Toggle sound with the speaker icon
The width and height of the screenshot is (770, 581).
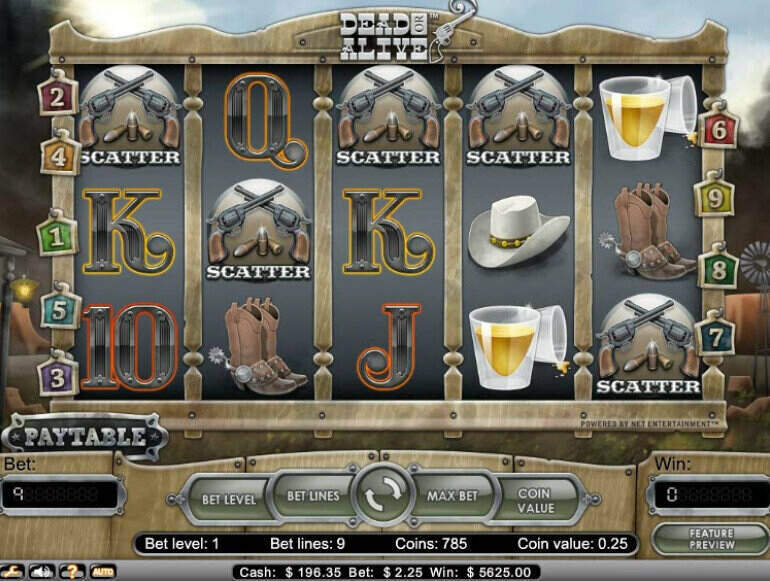point(44,572)
